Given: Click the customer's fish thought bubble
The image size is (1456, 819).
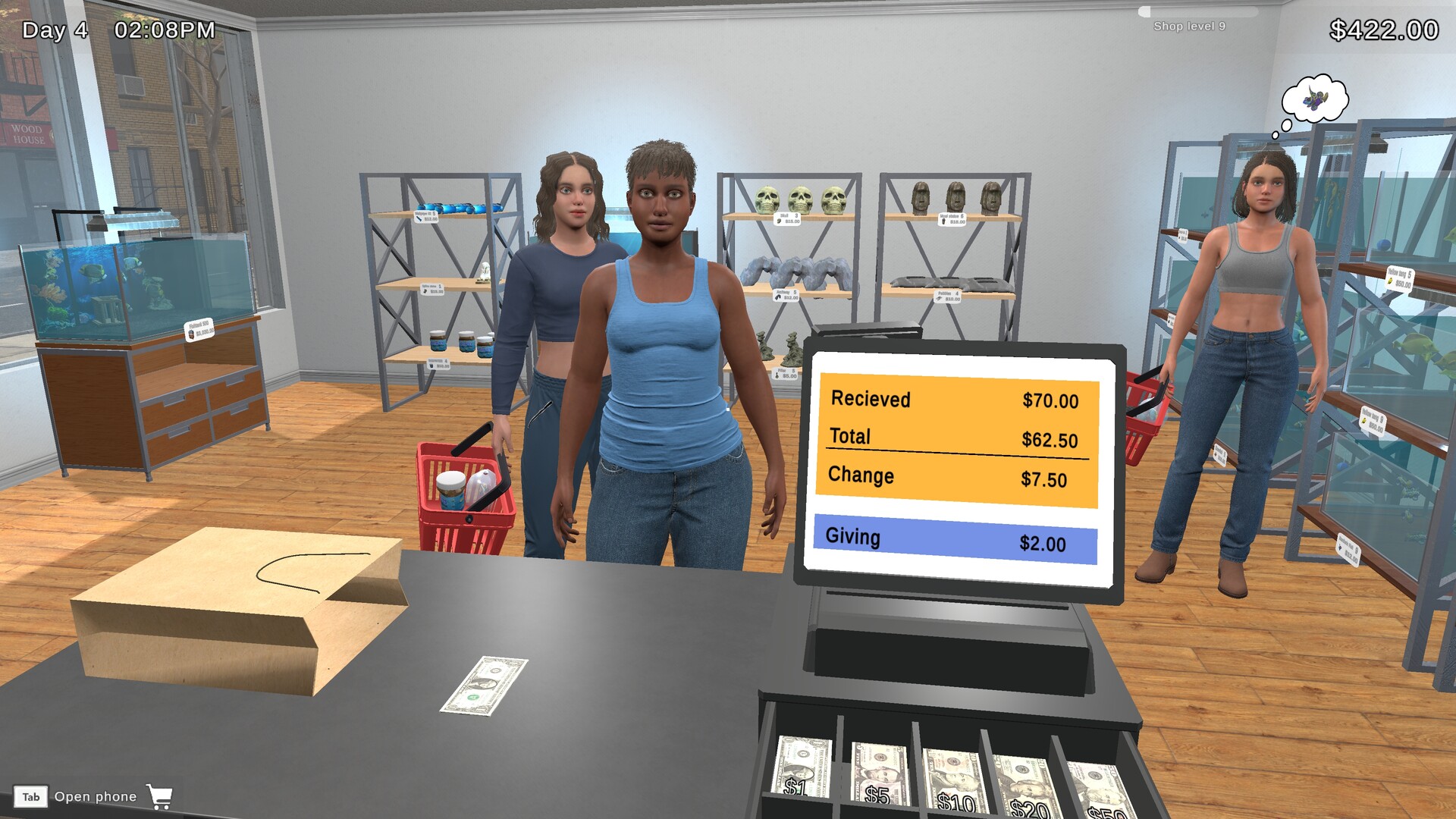Looking at the screenshot, I should (x=1314, y=96).
